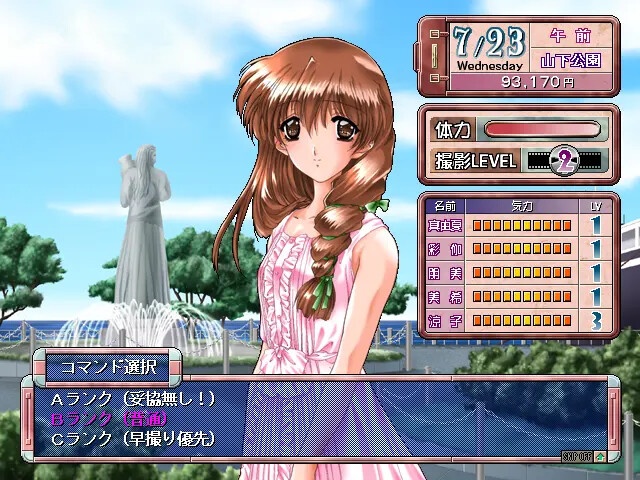Select 朋美 in the name list

coord(443,272)
